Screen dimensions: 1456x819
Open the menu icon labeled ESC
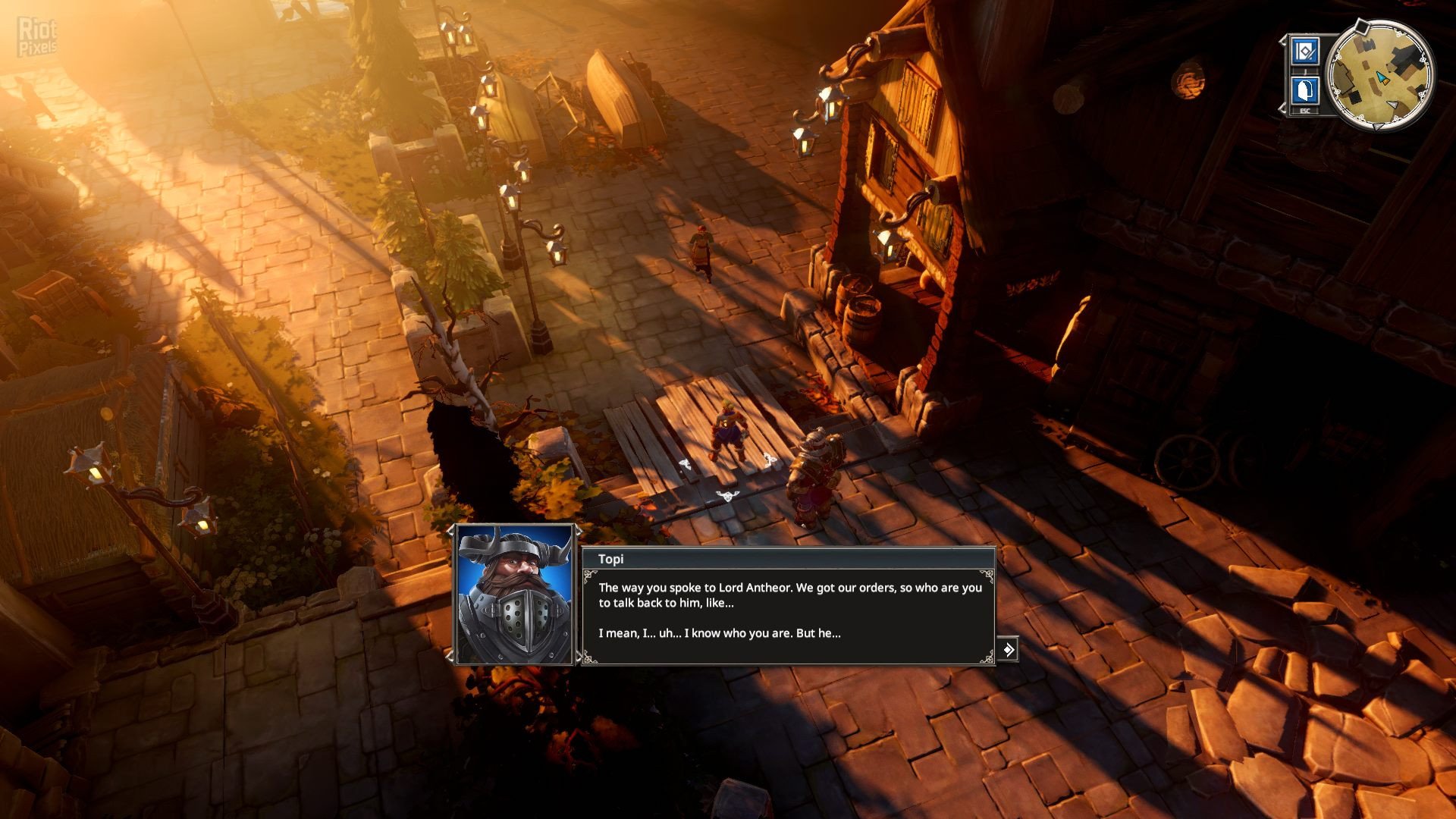pos(1304,92)
